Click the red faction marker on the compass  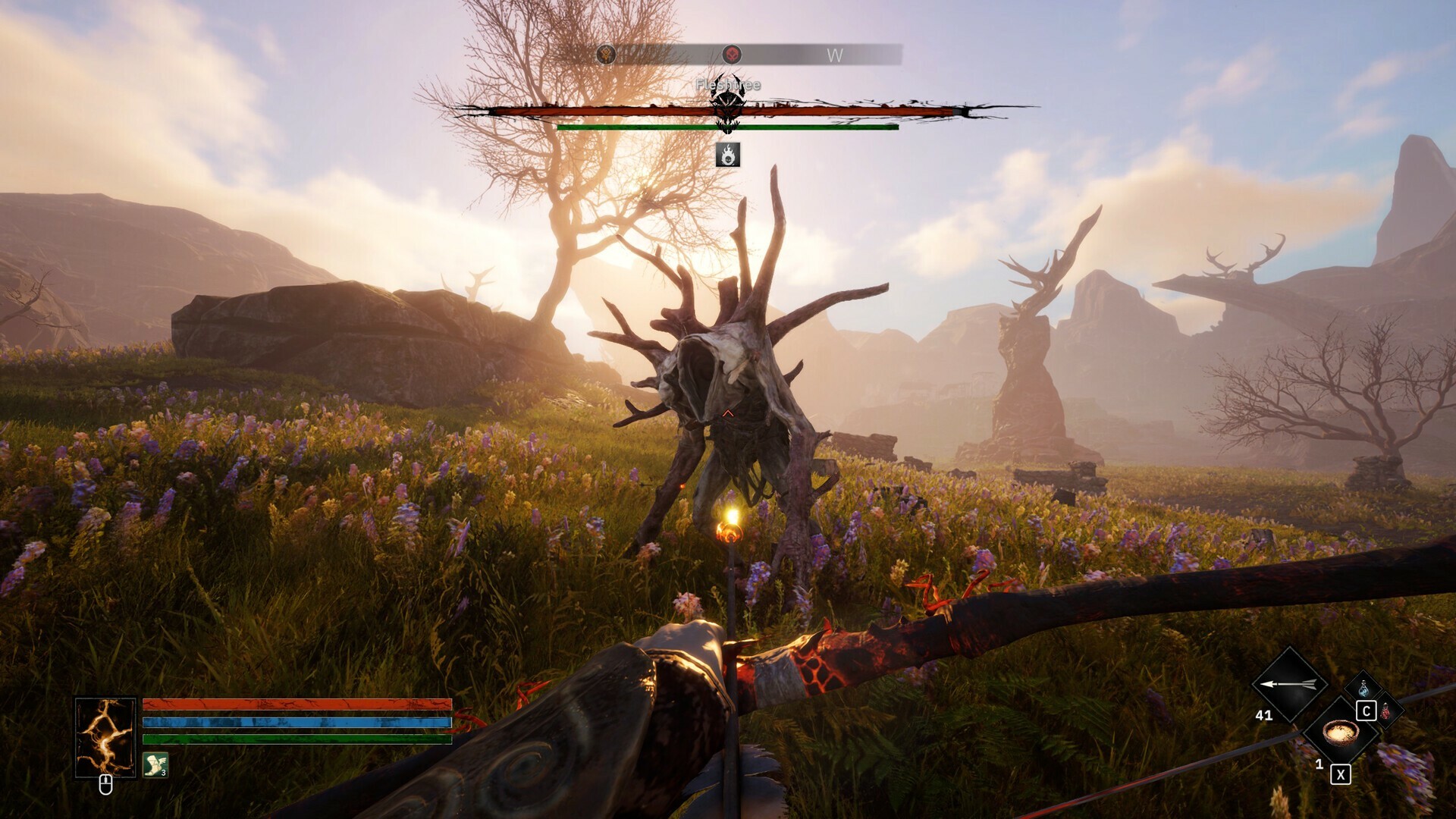[732, 55]
